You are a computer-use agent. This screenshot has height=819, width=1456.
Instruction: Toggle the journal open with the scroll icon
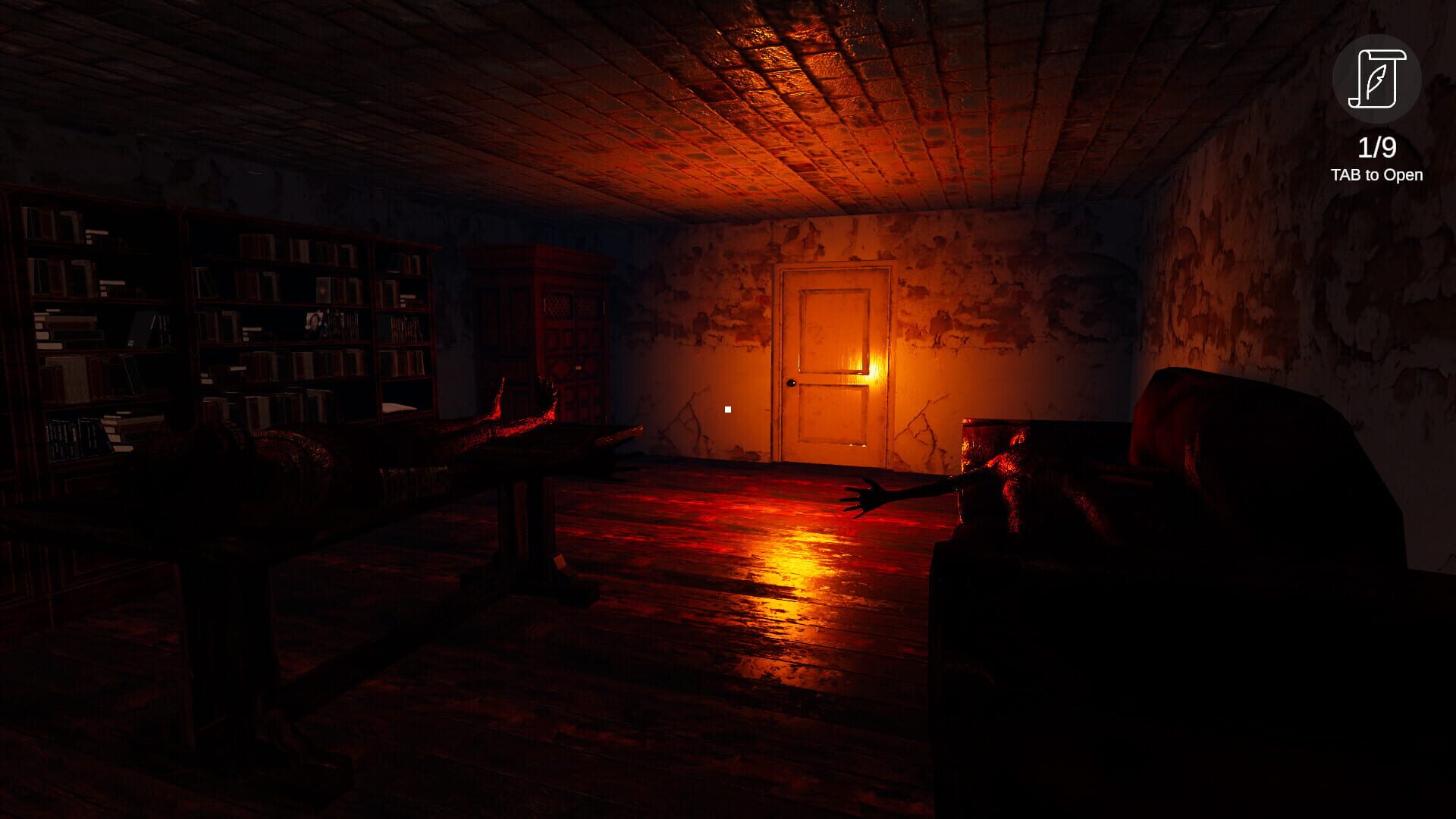point(1378,80)
